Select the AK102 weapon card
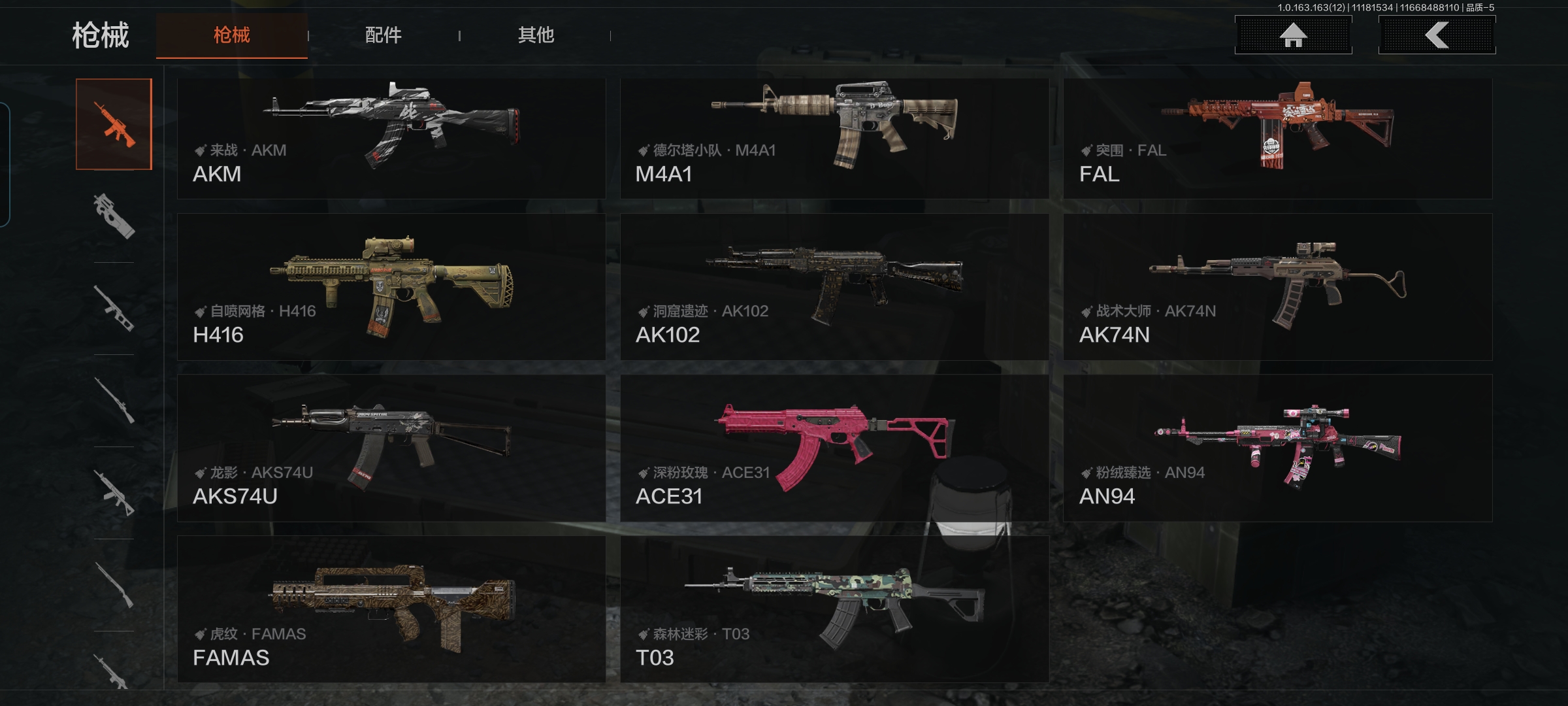The width and height of the screenshot is (1568, 706). click(x=834, y=287)
